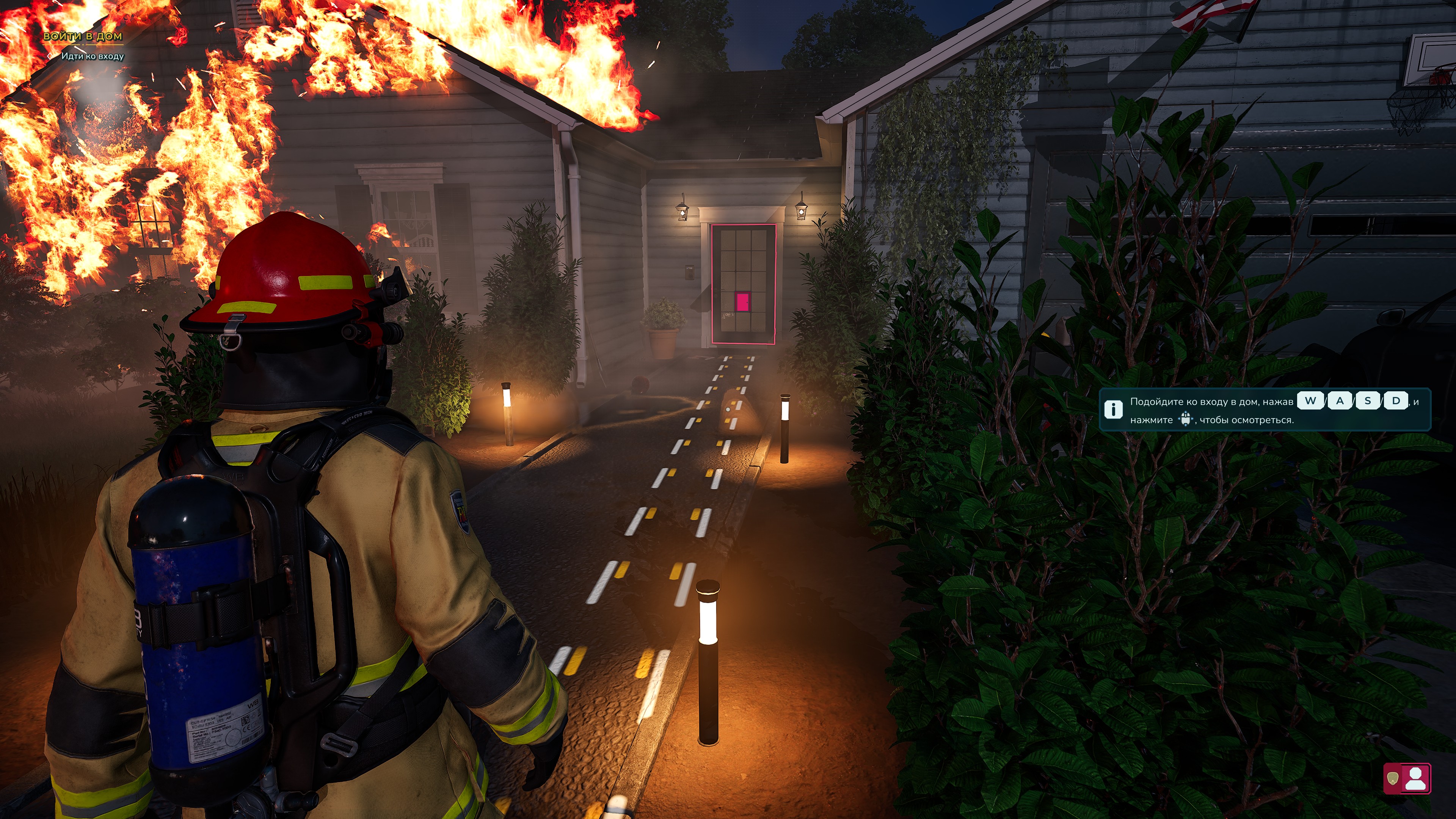Viewport: 1456px width, 819px height.
Task: Click the info icon on the tutorial hint
Action: click(1113, 409)
